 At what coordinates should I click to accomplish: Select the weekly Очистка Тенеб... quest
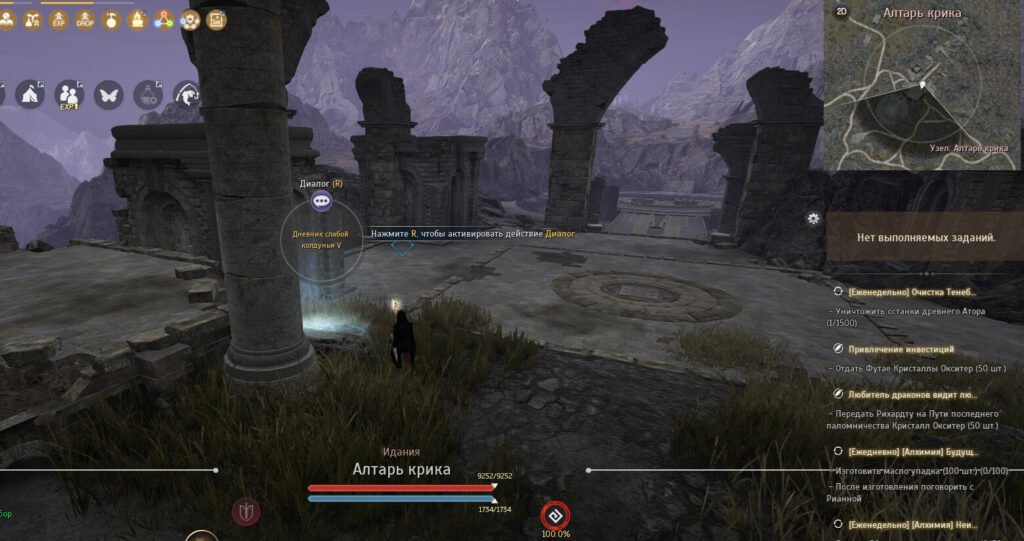pyautogui.click(x=910, y=292)
